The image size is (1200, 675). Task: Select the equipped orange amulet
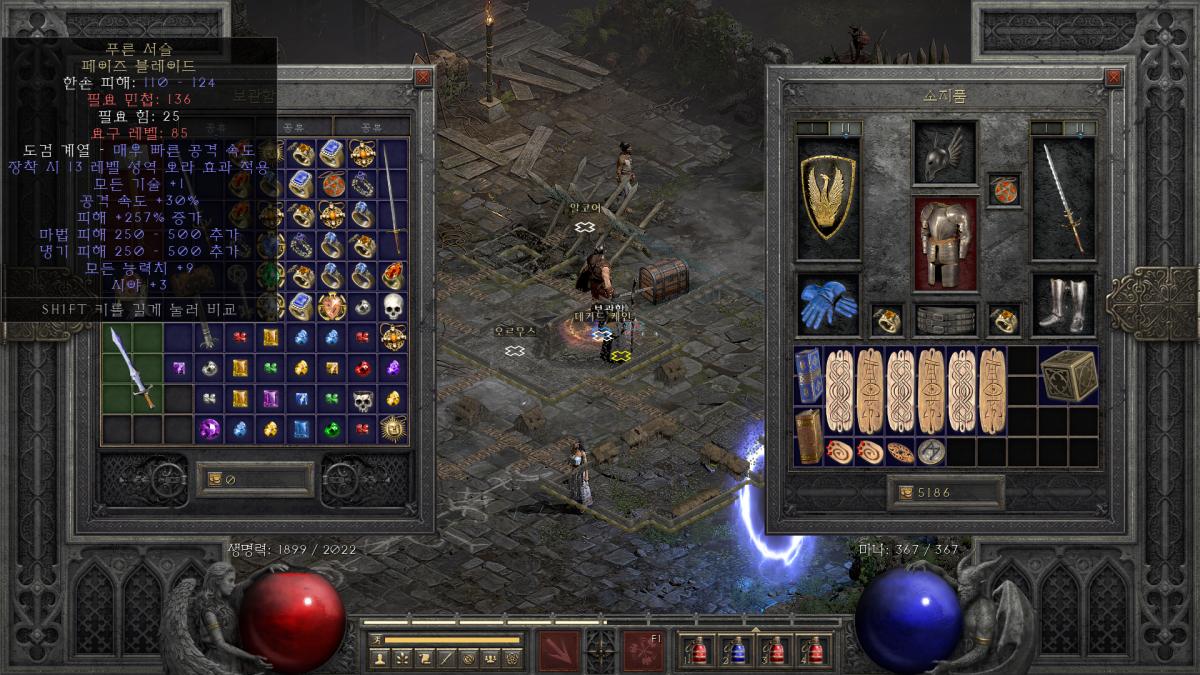1003,189
